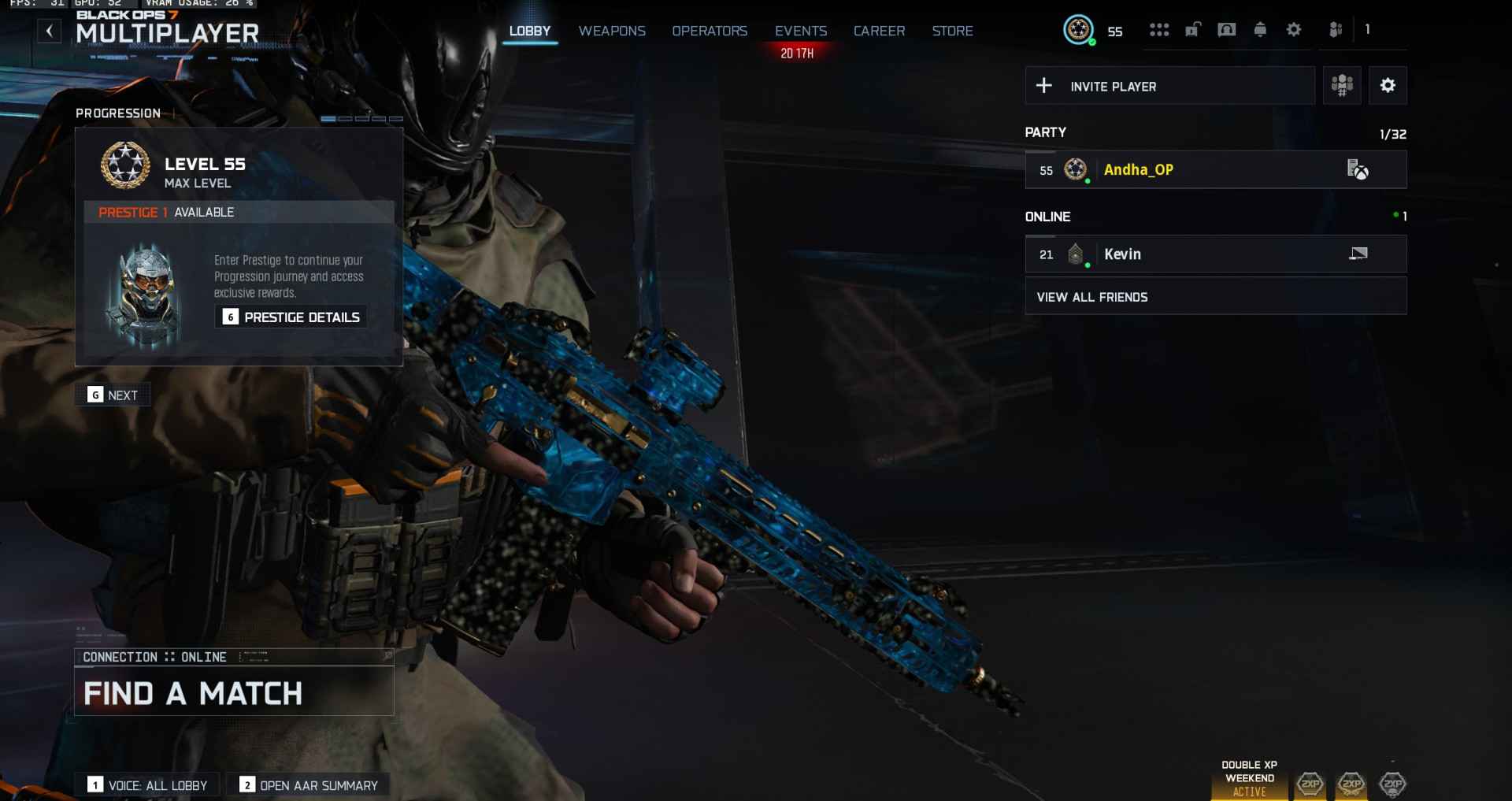
Task: Open game settings via the gear icon
Action: [1293, 29]
